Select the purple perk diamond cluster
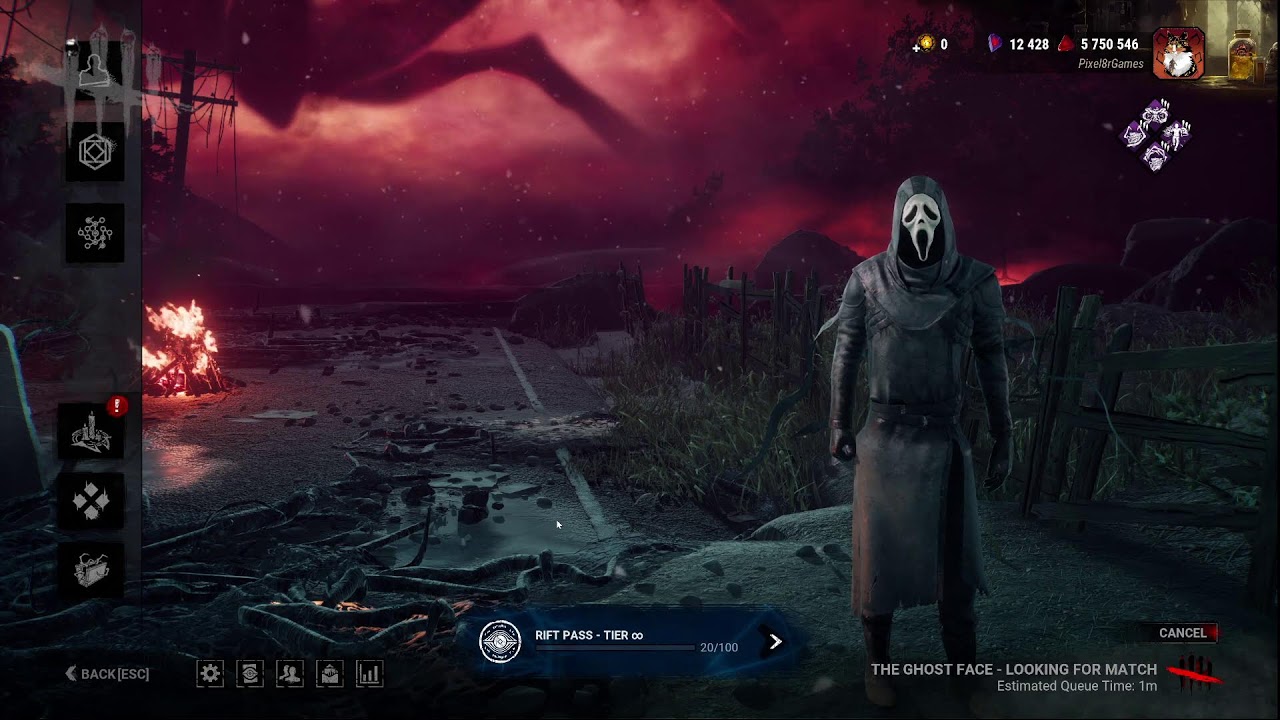Viewport: 1280px width, 720px height. coord(1156,135)
